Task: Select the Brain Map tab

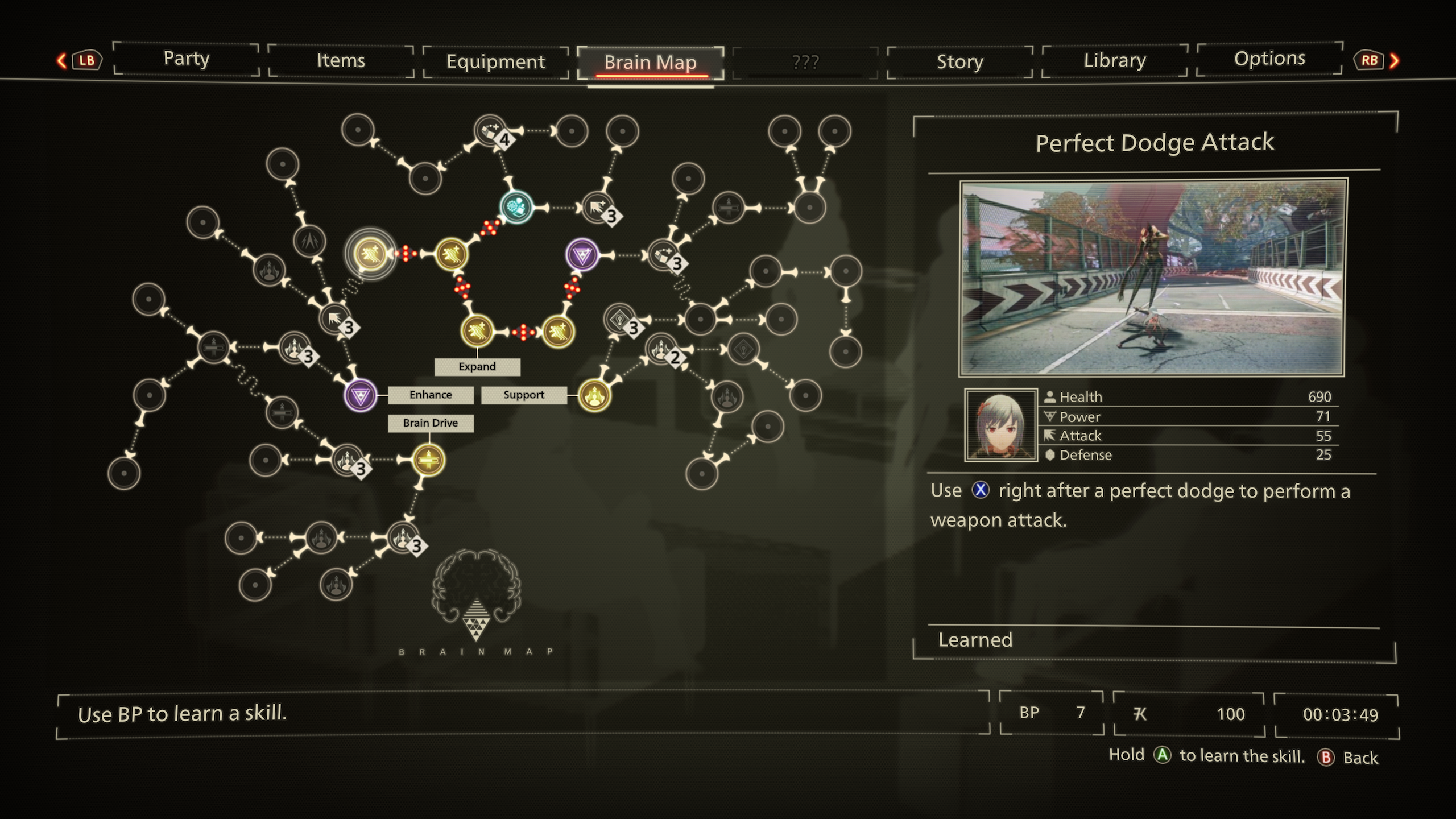Action: pyautogui.click(x=650, y=63)
